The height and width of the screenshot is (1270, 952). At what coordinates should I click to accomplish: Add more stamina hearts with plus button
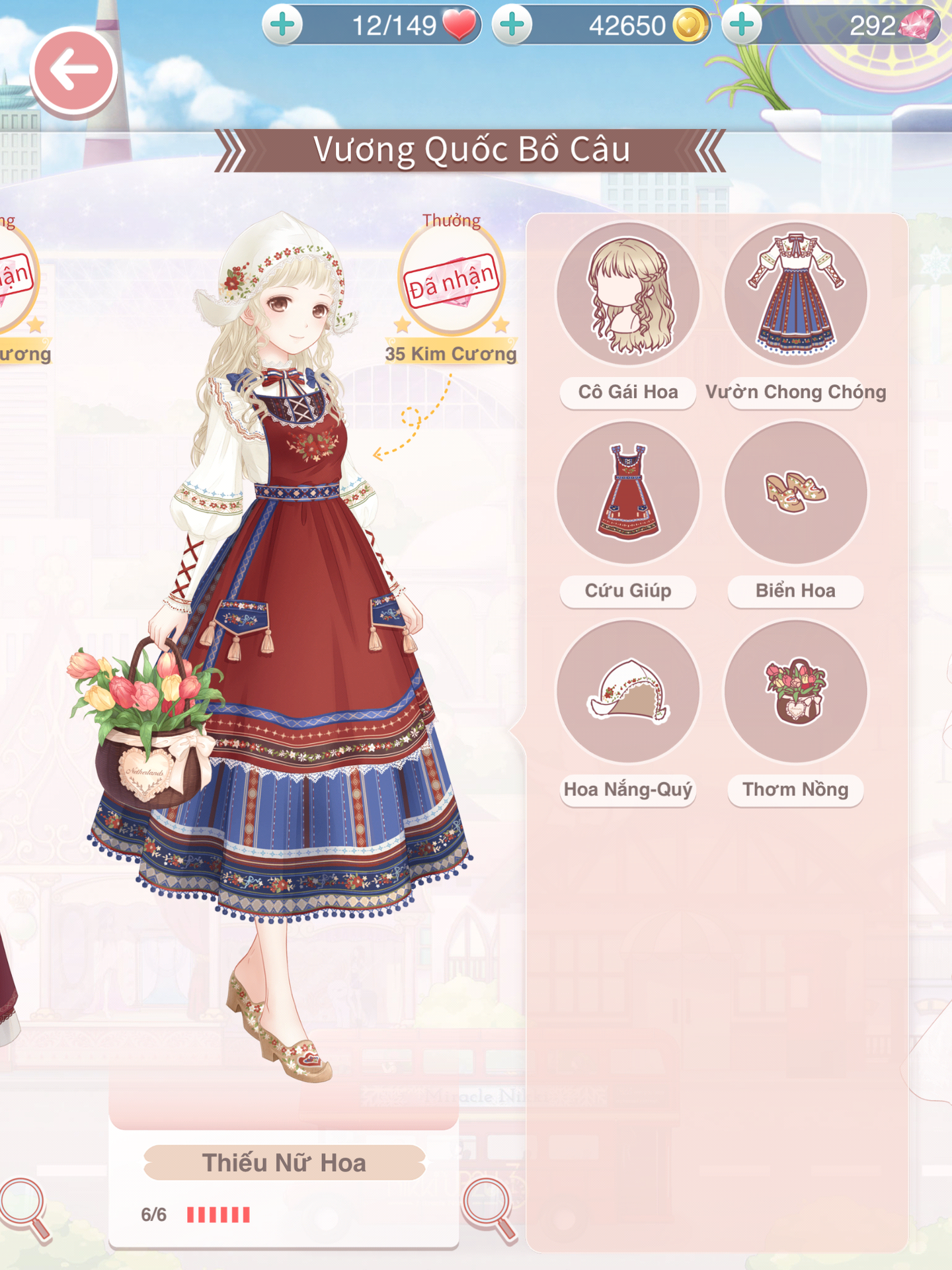click(283, 25)
